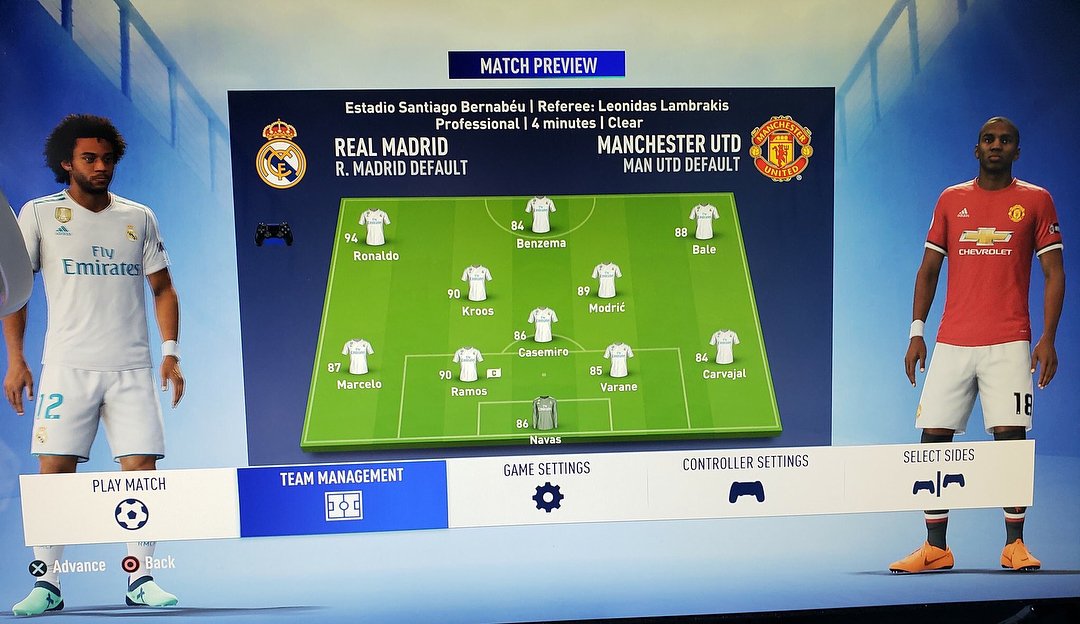Image resolution: width=1080 pixels, height=624 pixels.
Task: Choose Modrić in the lineup
Action: click(607, 280)
